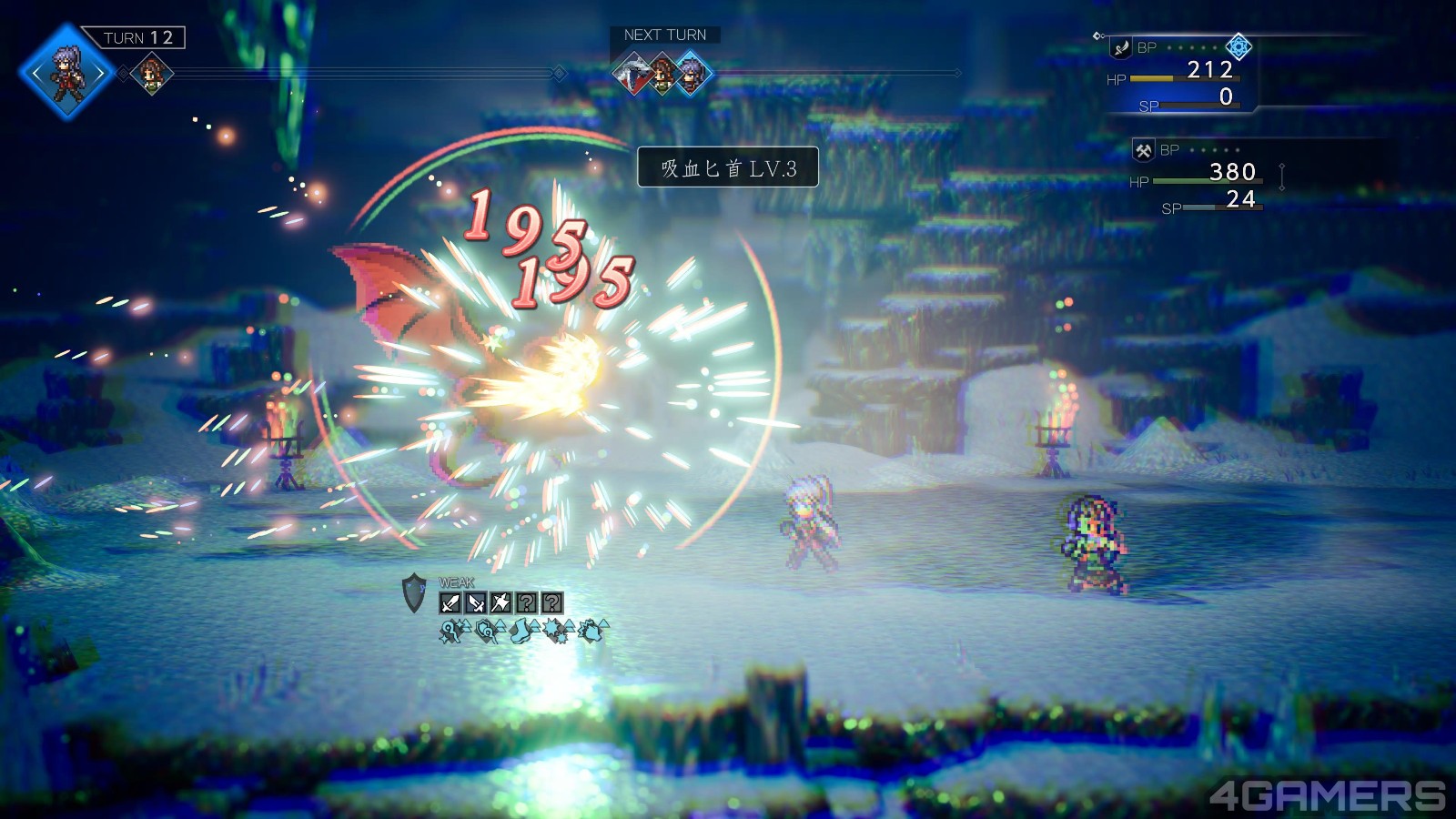Click the first unrevealed question-mark weakness icon
This screenshot has height=819, width=1456.
[x=527, y=602]
